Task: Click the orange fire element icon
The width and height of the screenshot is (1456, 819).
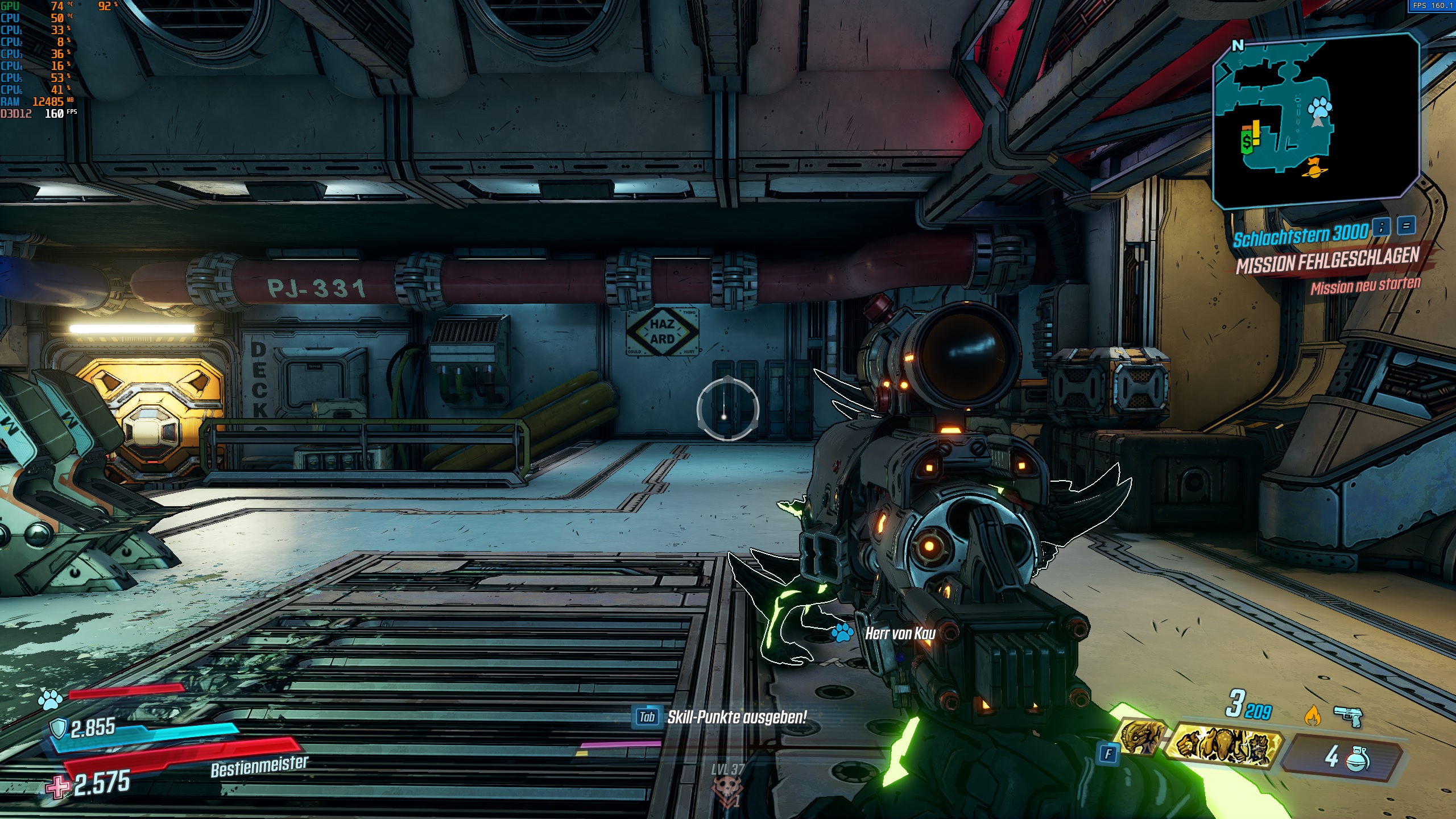Action: coord(1313,715)
